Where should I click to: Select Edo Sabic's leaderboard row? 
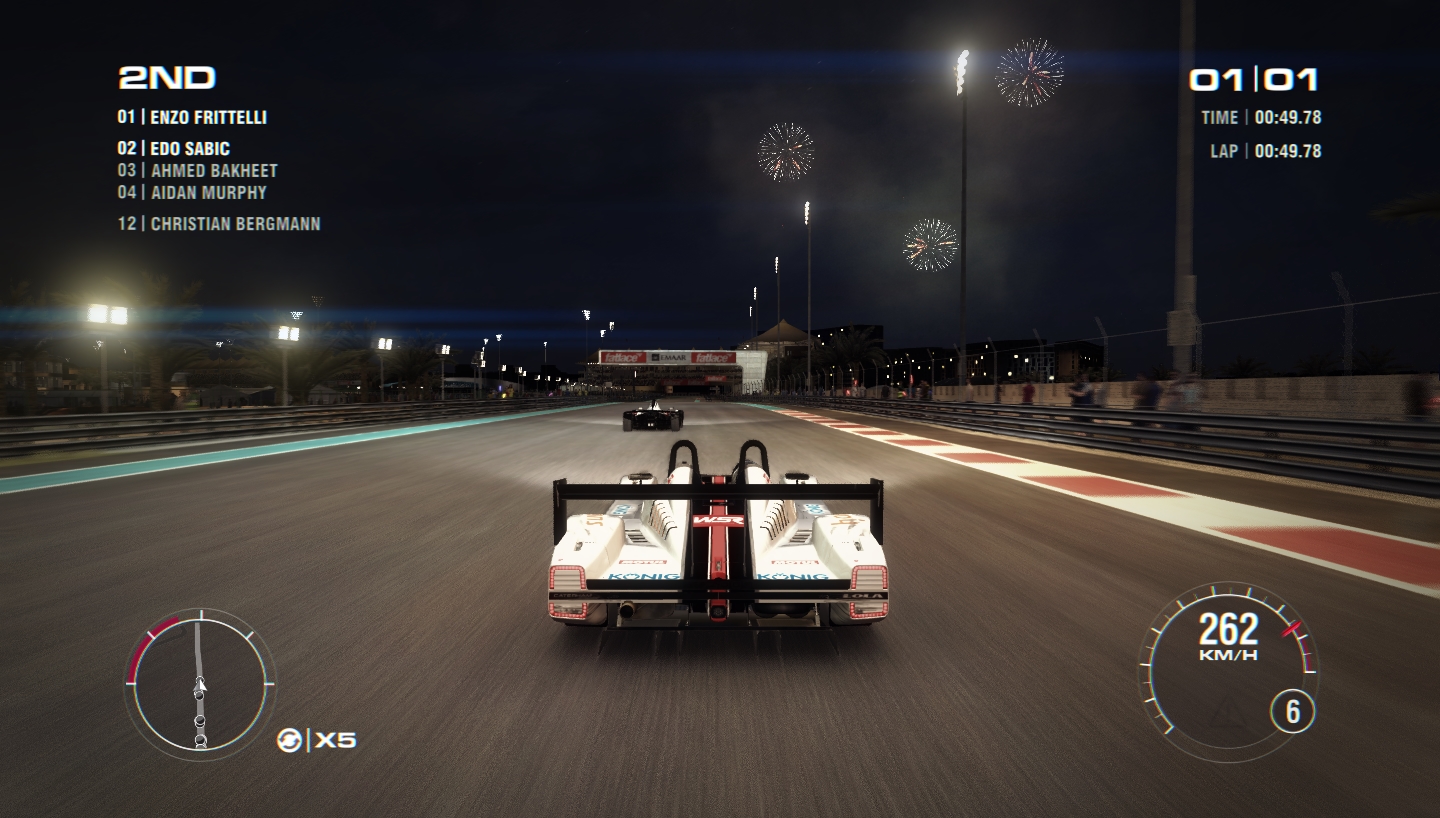[174, 149]
